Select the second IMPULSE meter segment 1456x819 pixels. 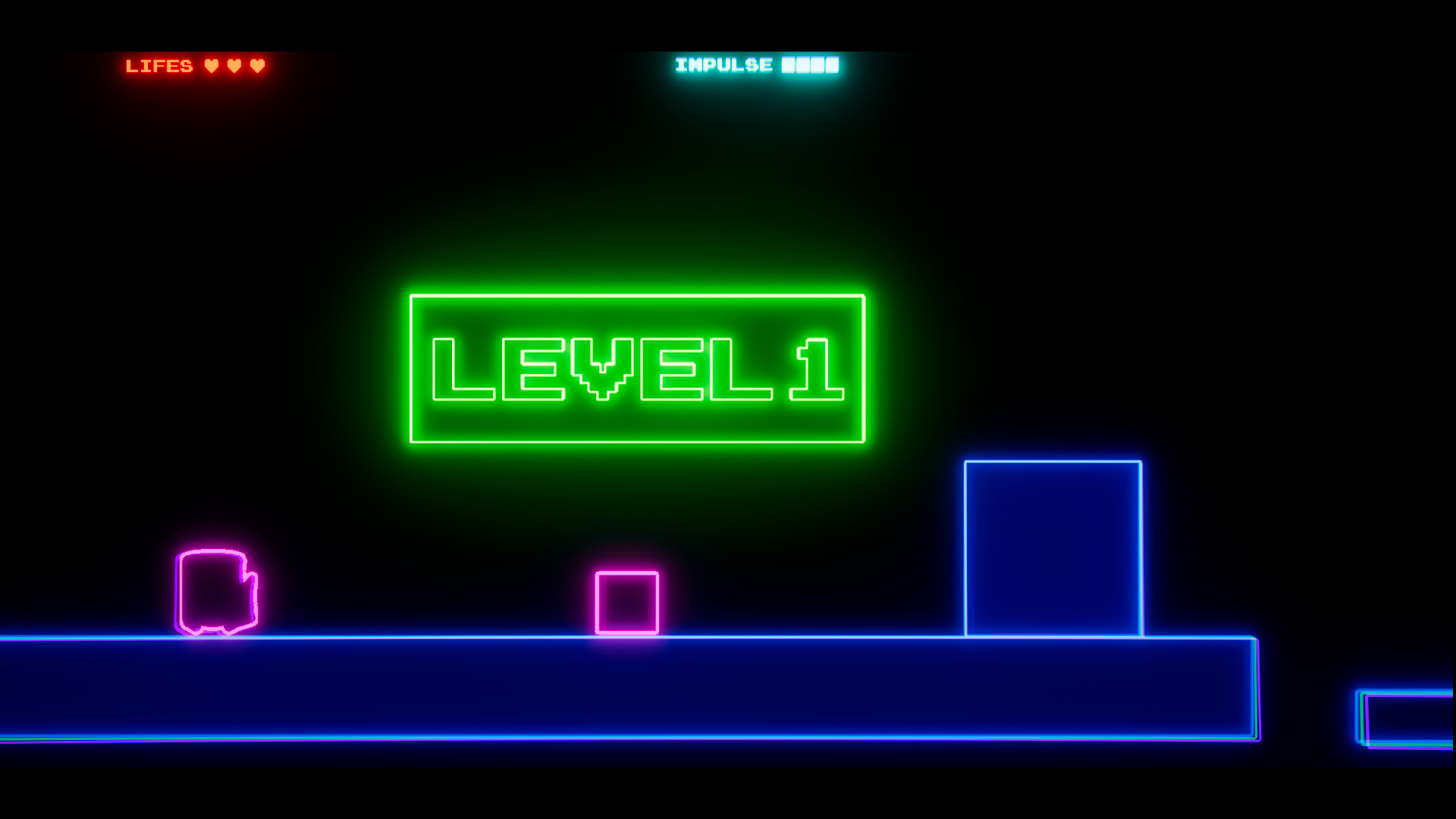coord(803,64)
